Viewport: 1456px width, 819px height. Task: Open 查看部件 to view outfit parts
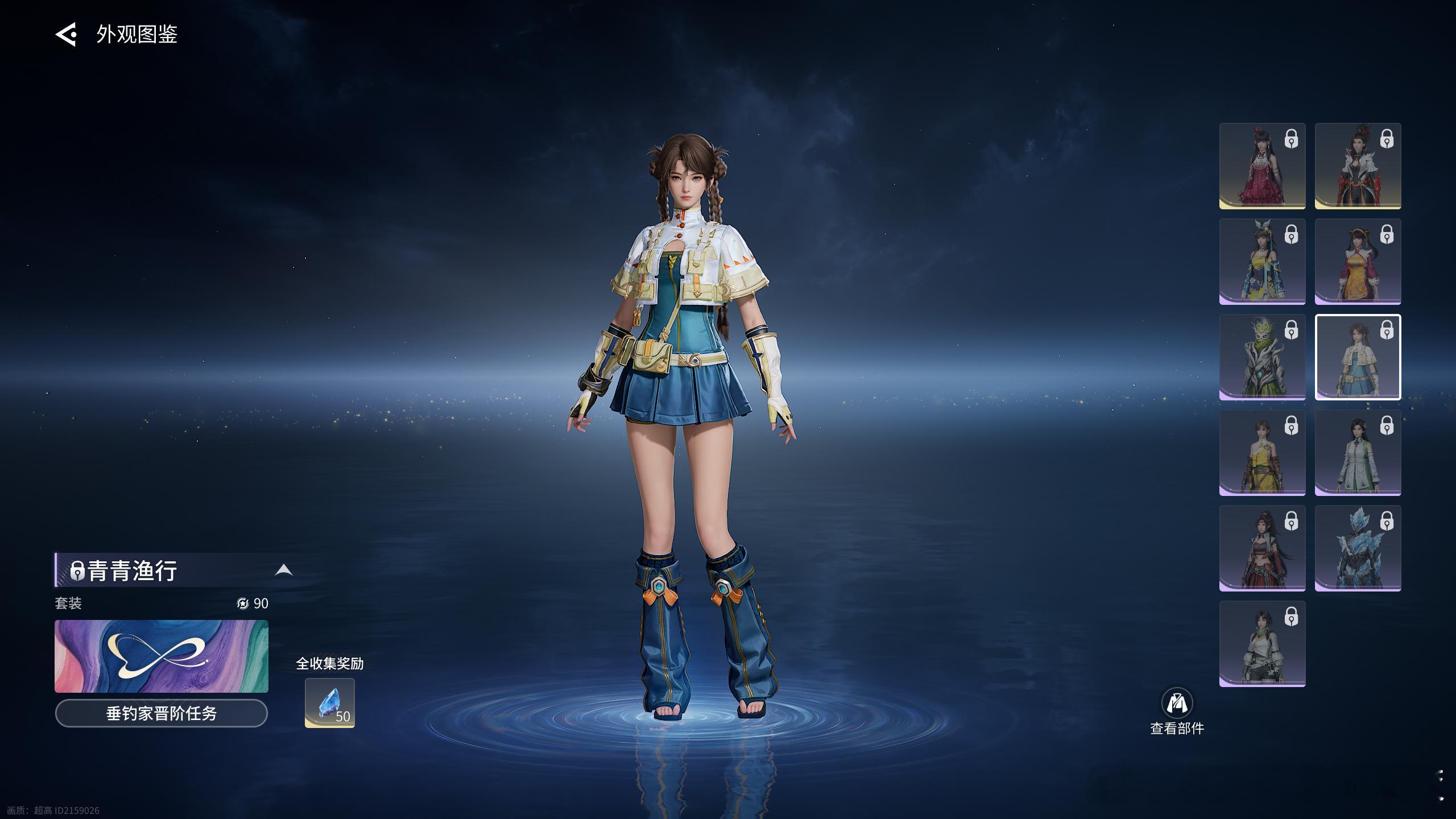(x=1177, y=711)
